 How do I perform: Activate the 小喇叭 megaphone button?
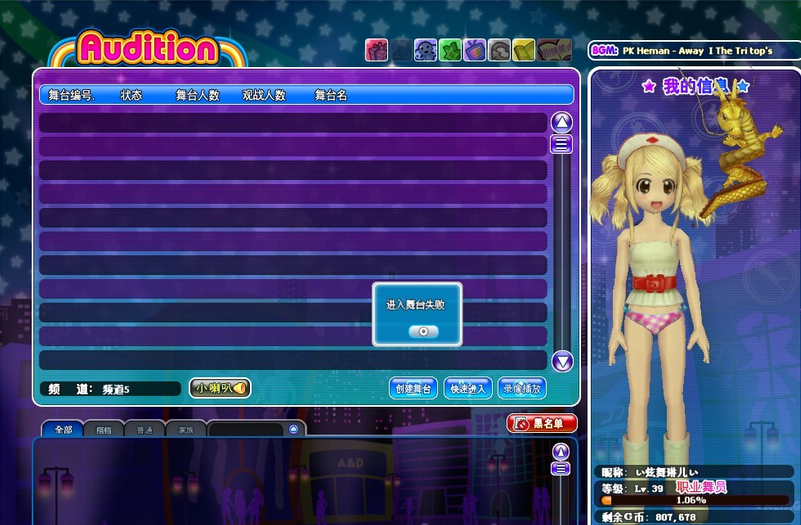coord(220,388)
